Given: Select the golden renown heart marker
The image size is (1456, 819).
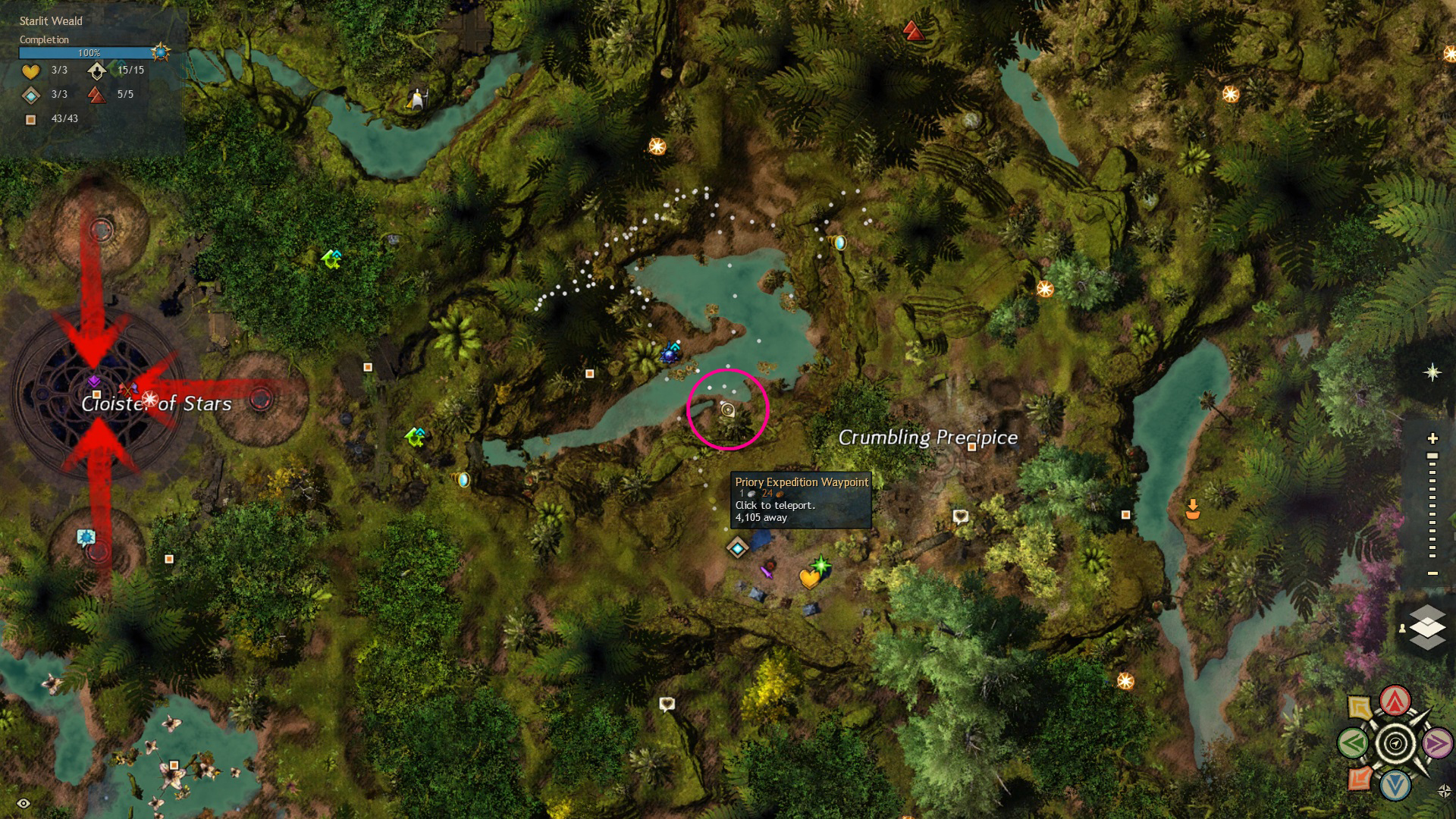Looking at the screenshot, I should coord(809,579).
